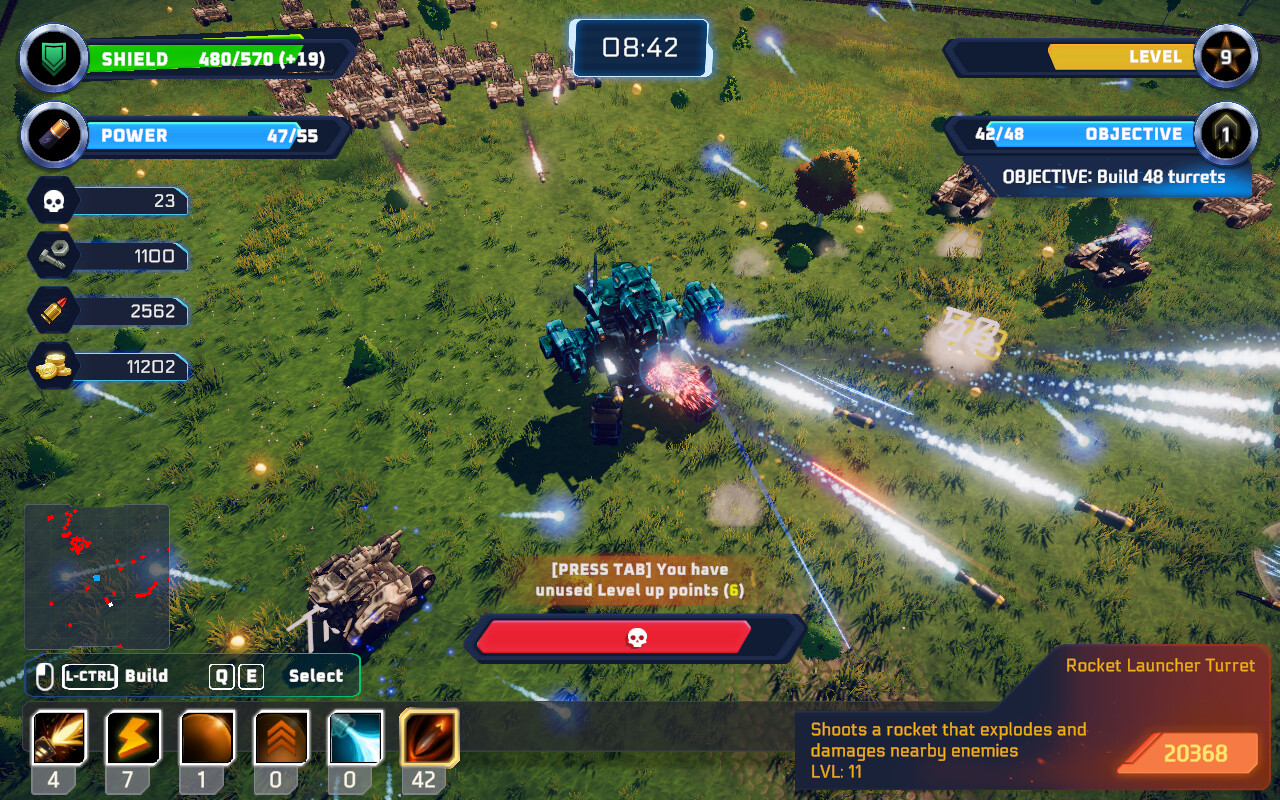Click the Level 9 star badge
The height and width of the screenshot is (800, 1280).
1227,57
